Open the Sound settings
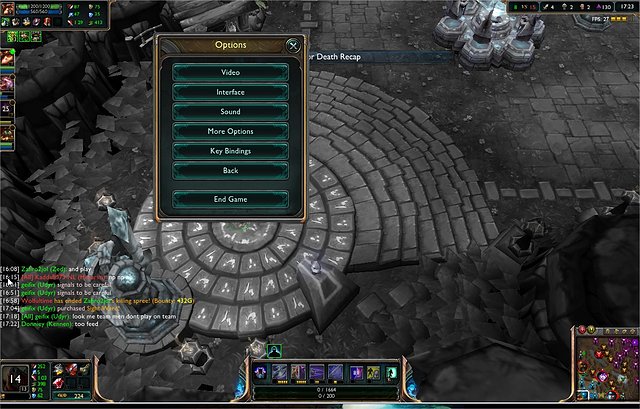 [x=230, y=112]
